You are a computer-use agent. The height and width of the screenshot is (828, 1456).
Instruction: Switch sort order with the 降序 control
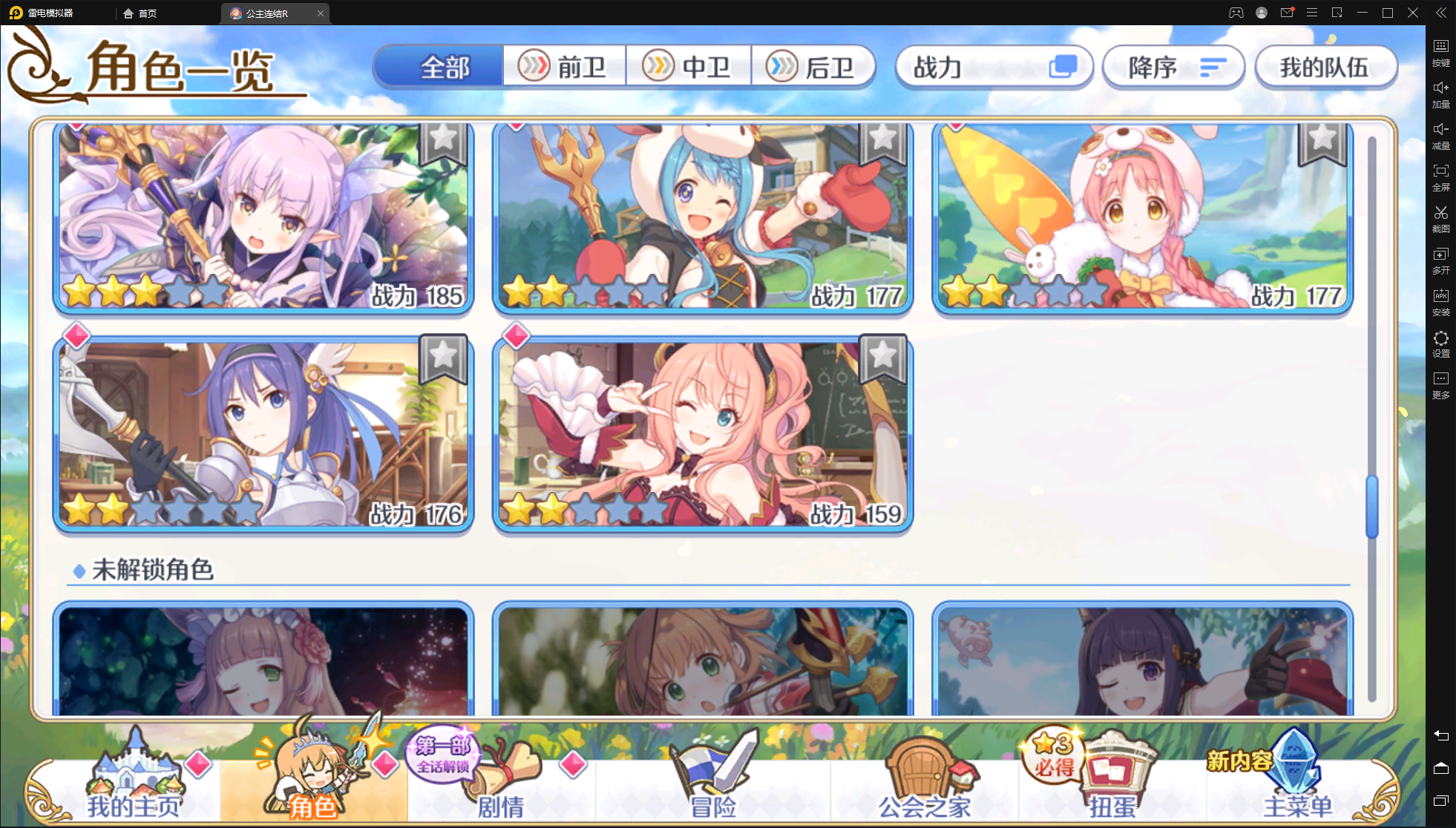(x=1173, y=67)
